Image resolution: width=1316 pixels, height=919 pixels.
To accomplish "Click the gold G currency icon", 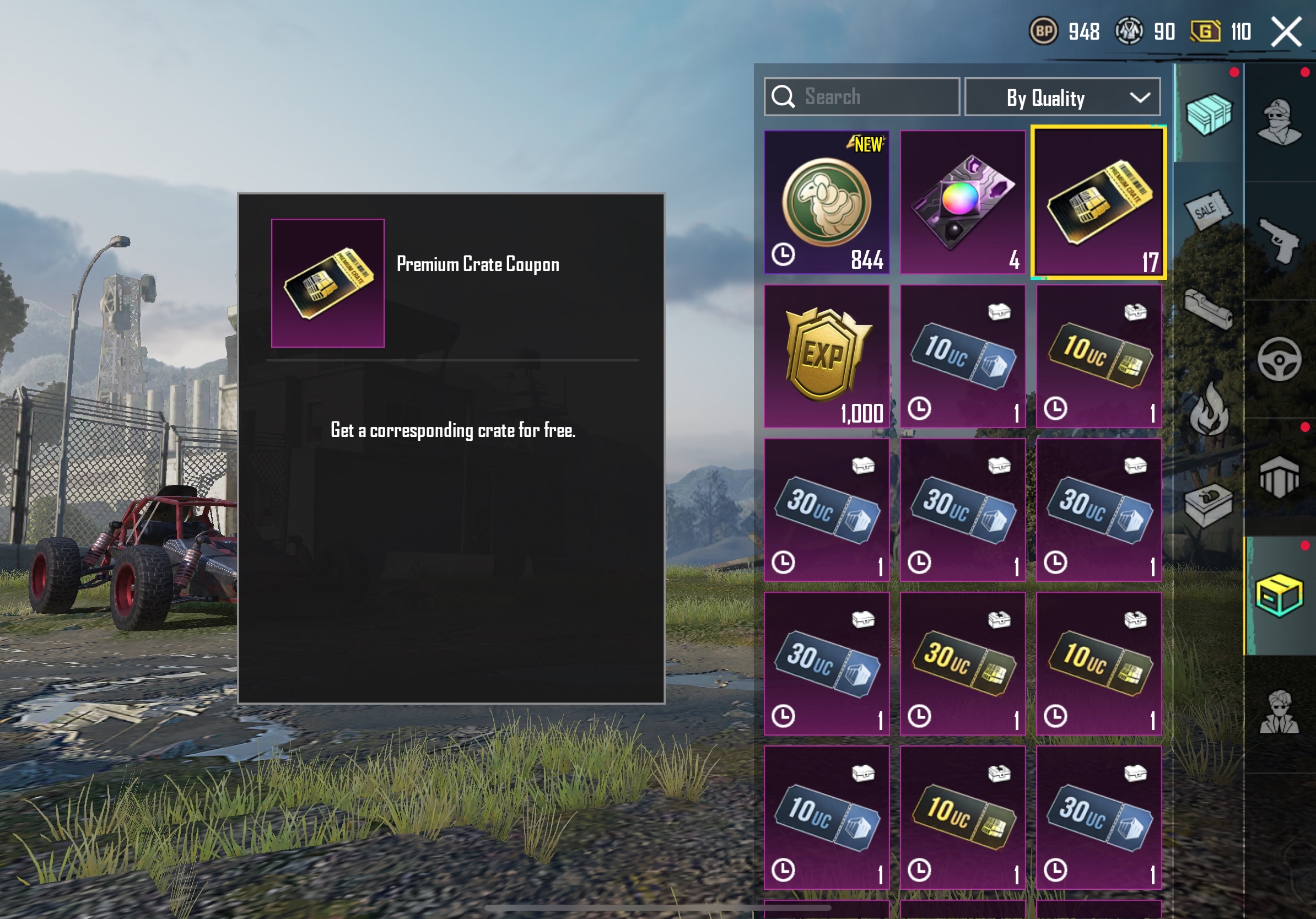I will click(1205, 31).
